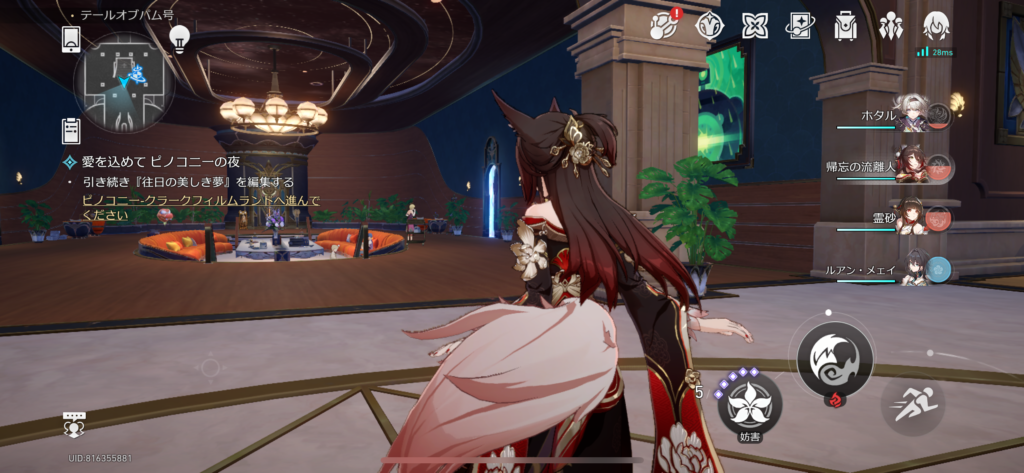Open the icon with the red alert badge
1024x473 pixels.
pyautogui.click(x=665, y=26)
